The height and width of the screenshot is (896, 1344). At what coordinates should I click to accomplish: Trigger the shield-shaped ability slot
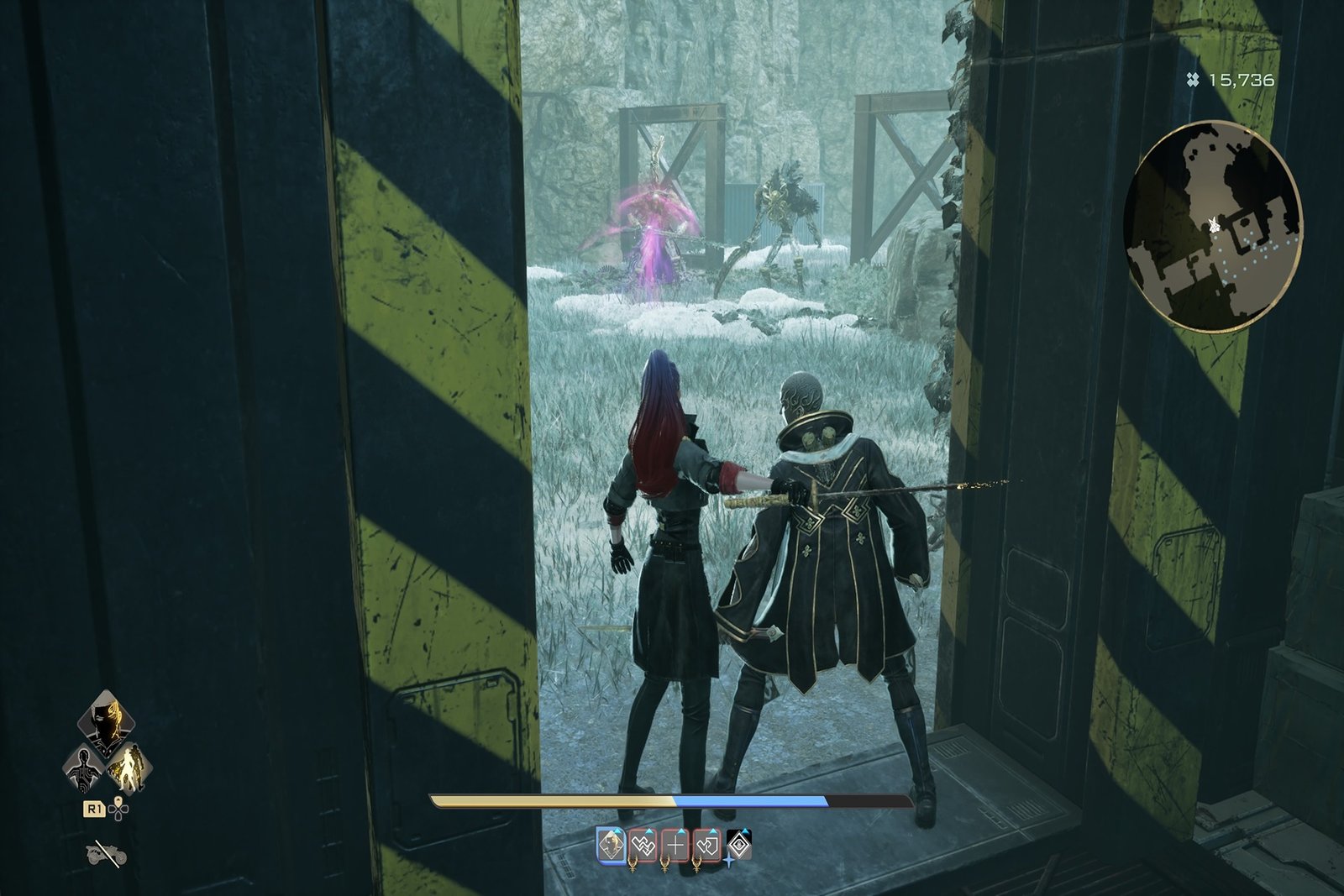[707, 845]
